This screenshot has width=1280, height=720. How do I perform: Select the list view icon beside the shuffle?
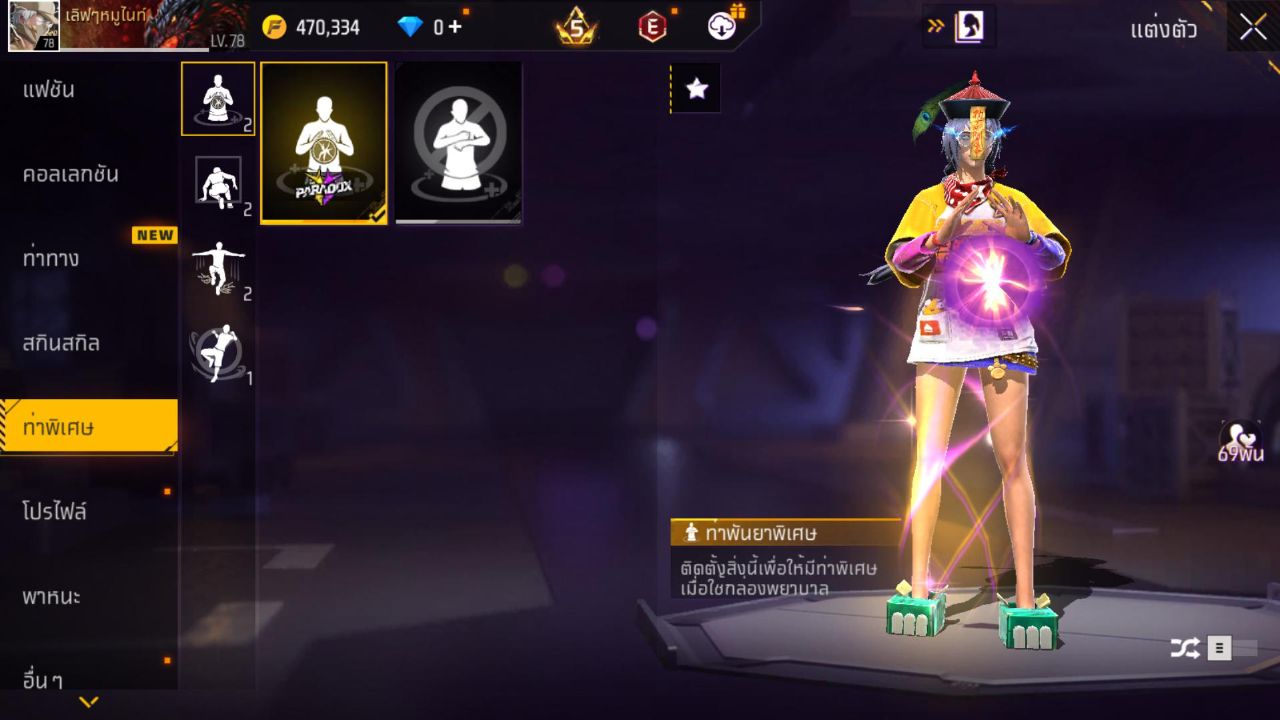pos(1221,648)
